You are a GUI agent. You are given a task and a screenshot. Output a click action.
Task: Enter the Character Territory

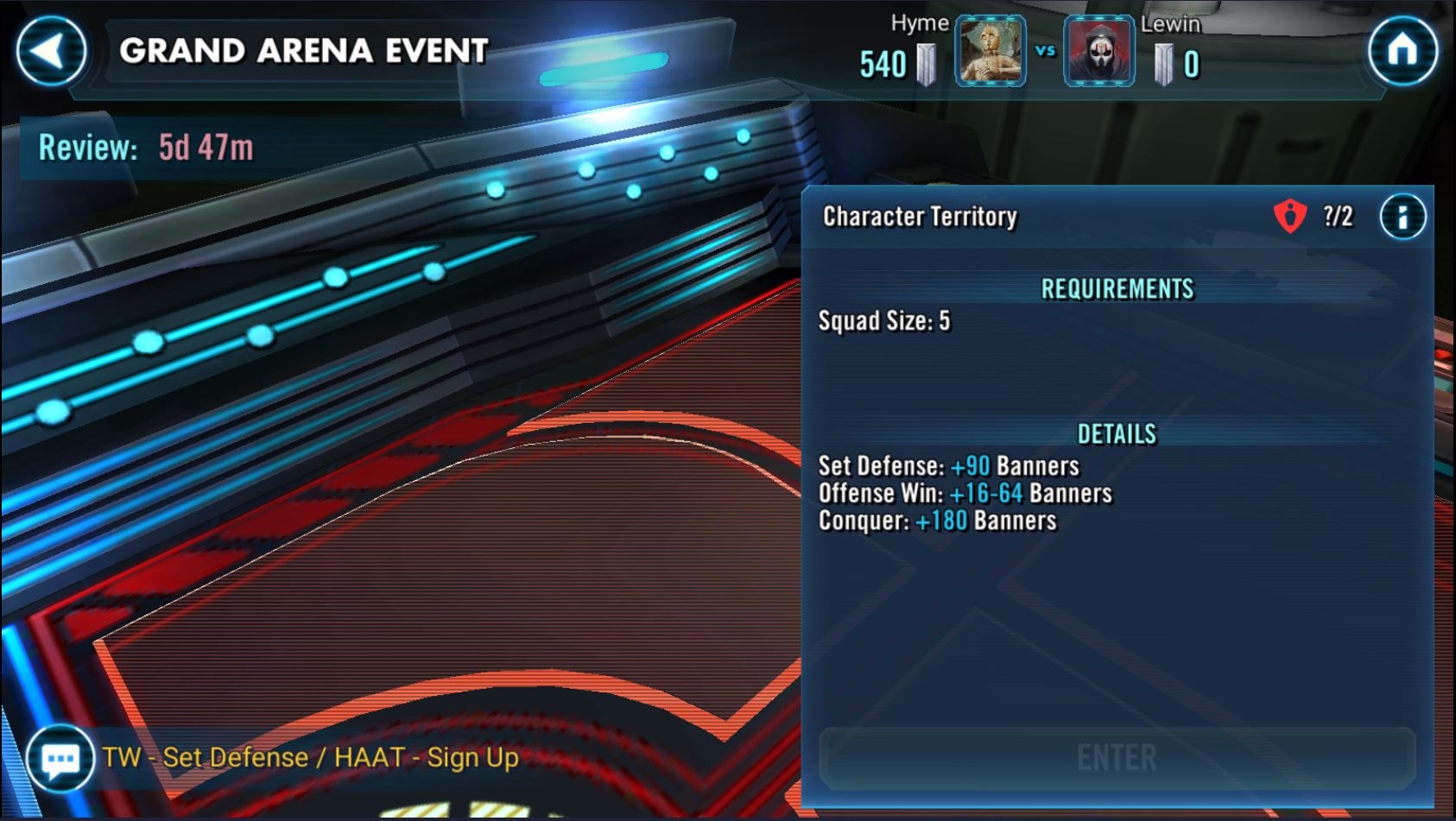1117,758
